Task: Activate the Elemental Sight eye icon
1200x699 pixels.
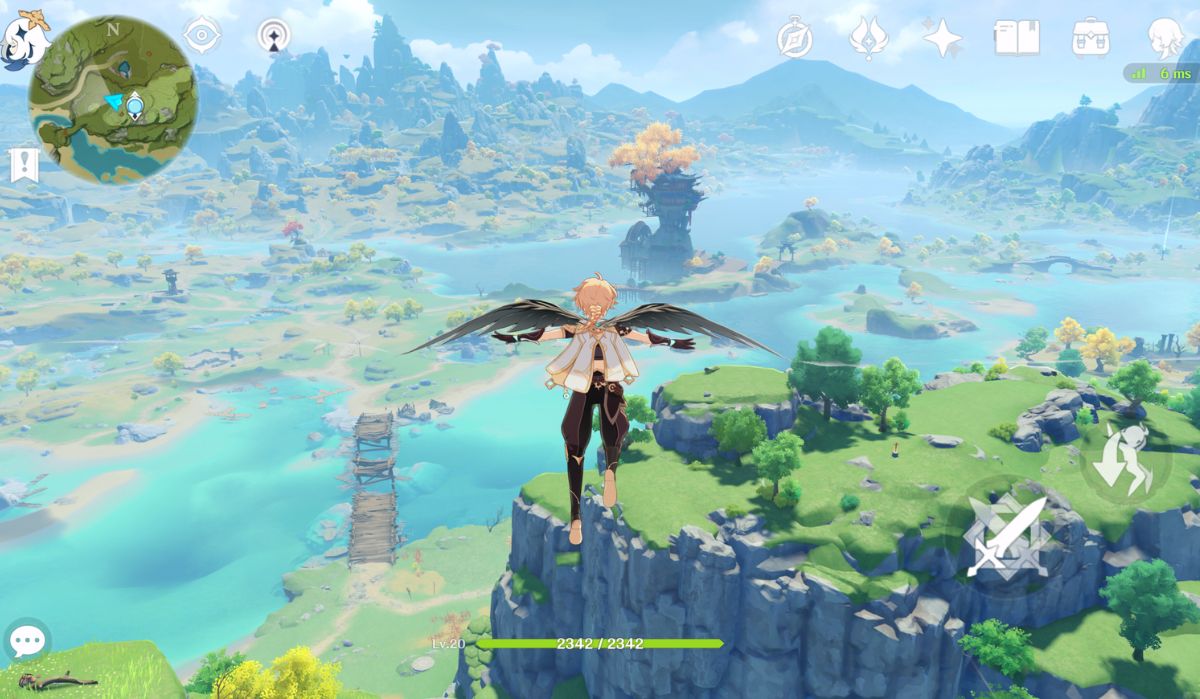Action: coord(202,37)
